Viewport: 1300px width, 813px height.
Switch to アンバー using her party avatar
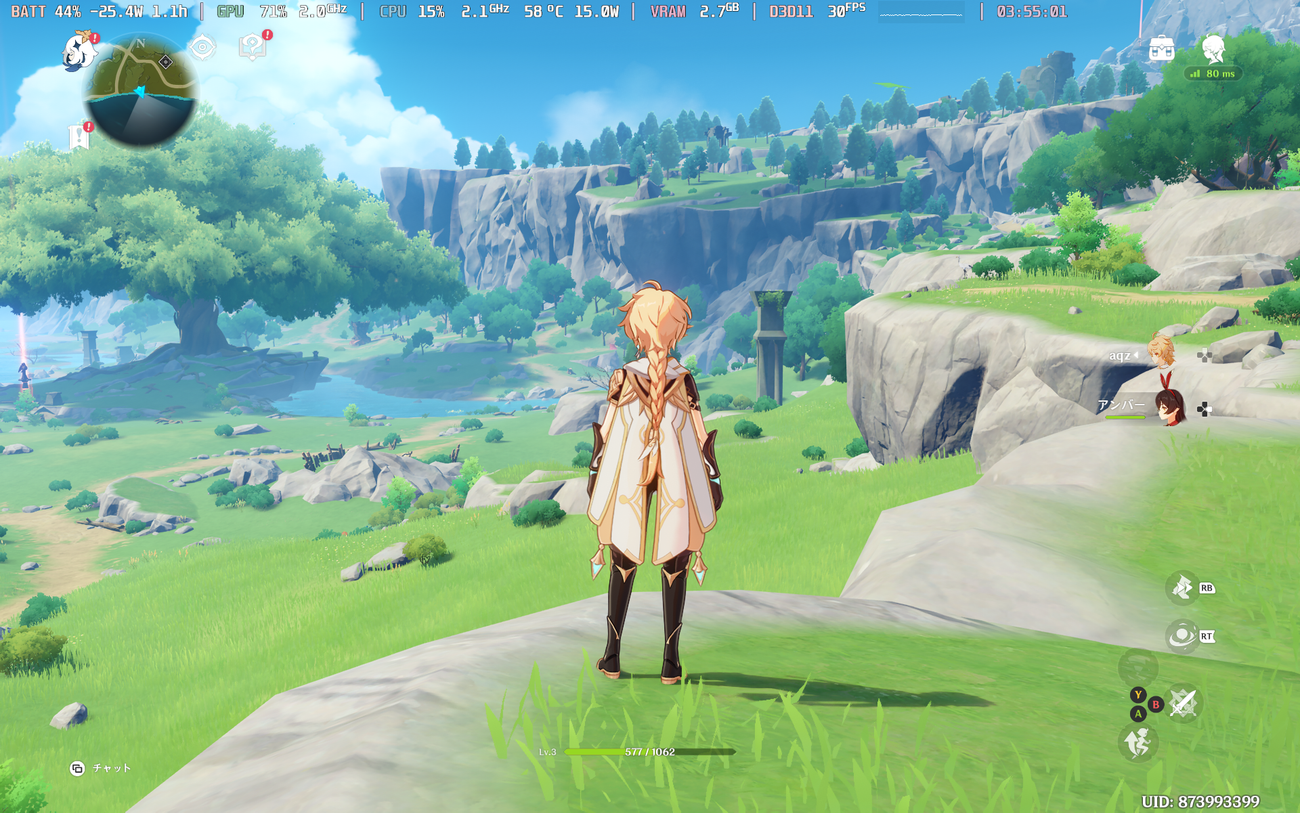tap(1167, 410)
